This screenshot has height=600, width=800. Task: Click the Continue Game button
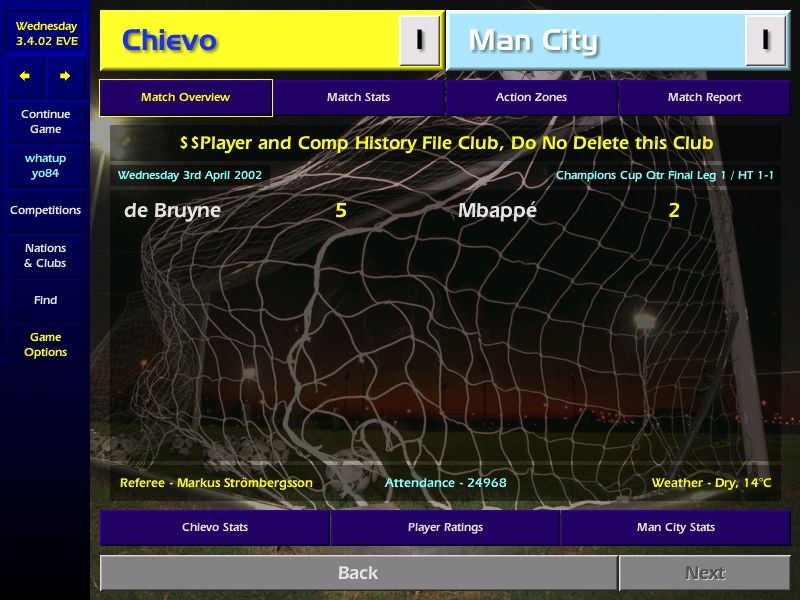[45, 122]
